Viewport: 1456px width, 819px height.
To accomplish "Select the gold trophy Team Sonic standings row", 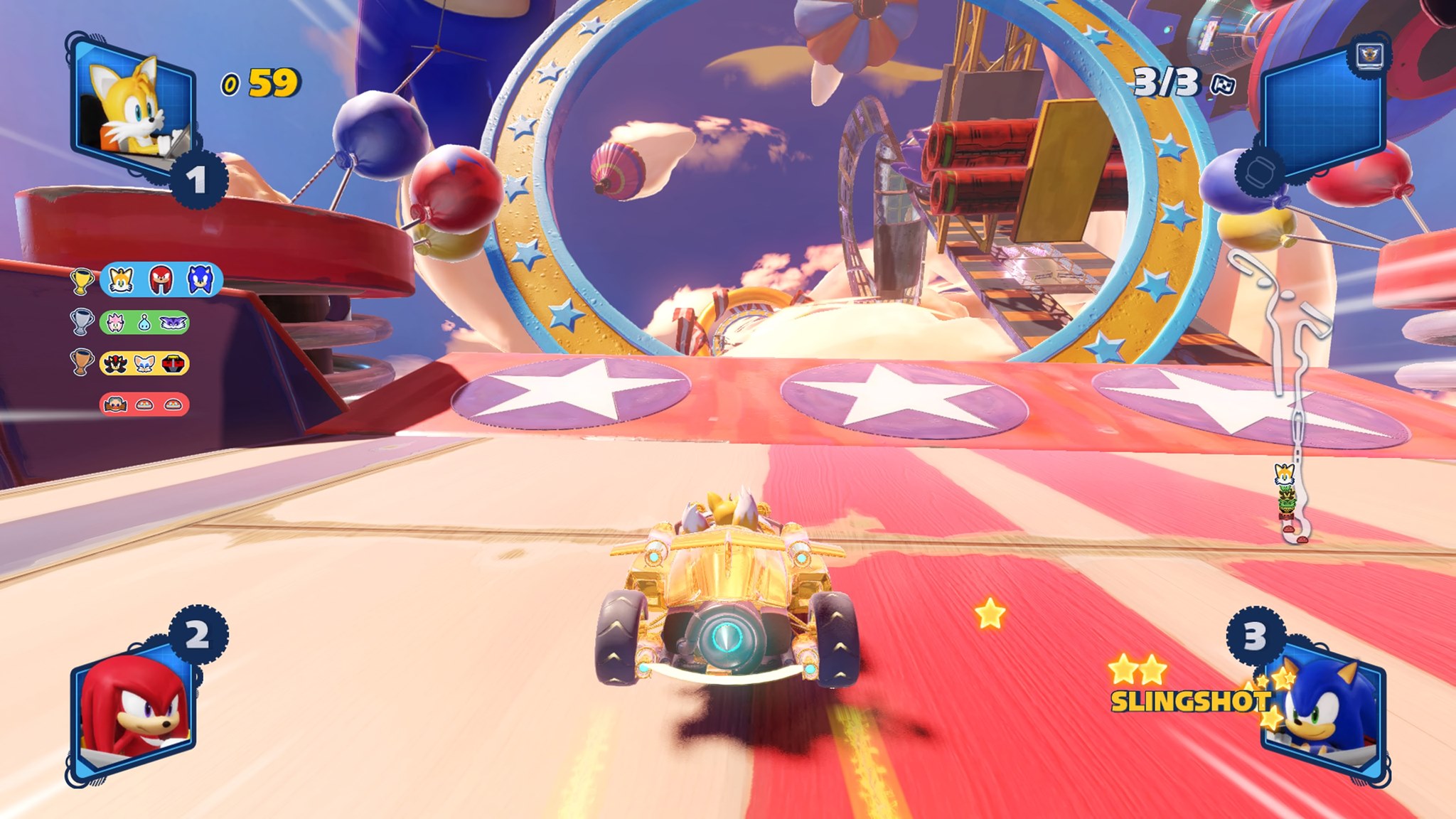I will (161, 280).
